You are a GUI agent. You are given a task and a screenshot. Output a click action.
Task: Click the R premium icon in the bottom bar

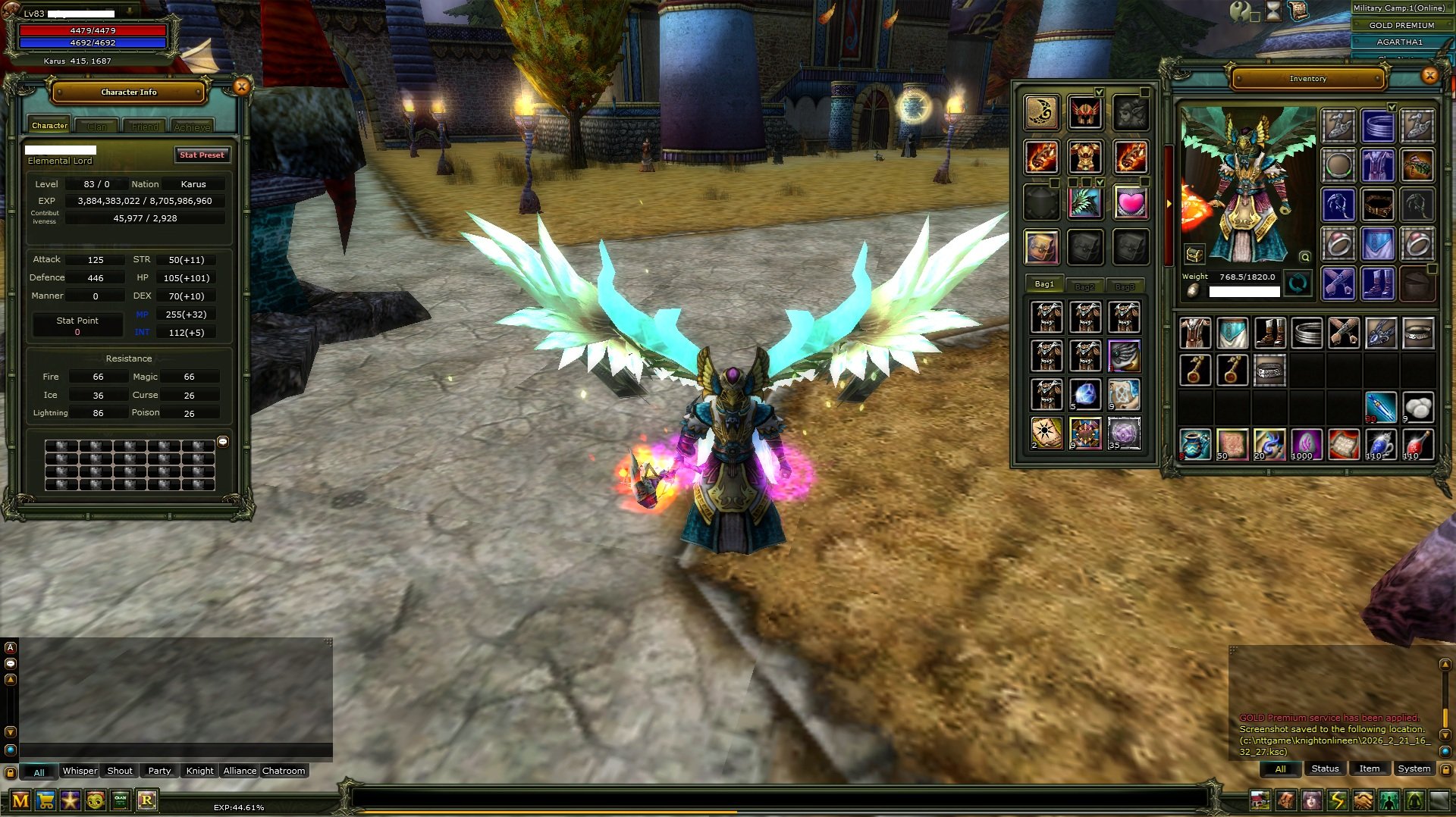coord(148,800)
